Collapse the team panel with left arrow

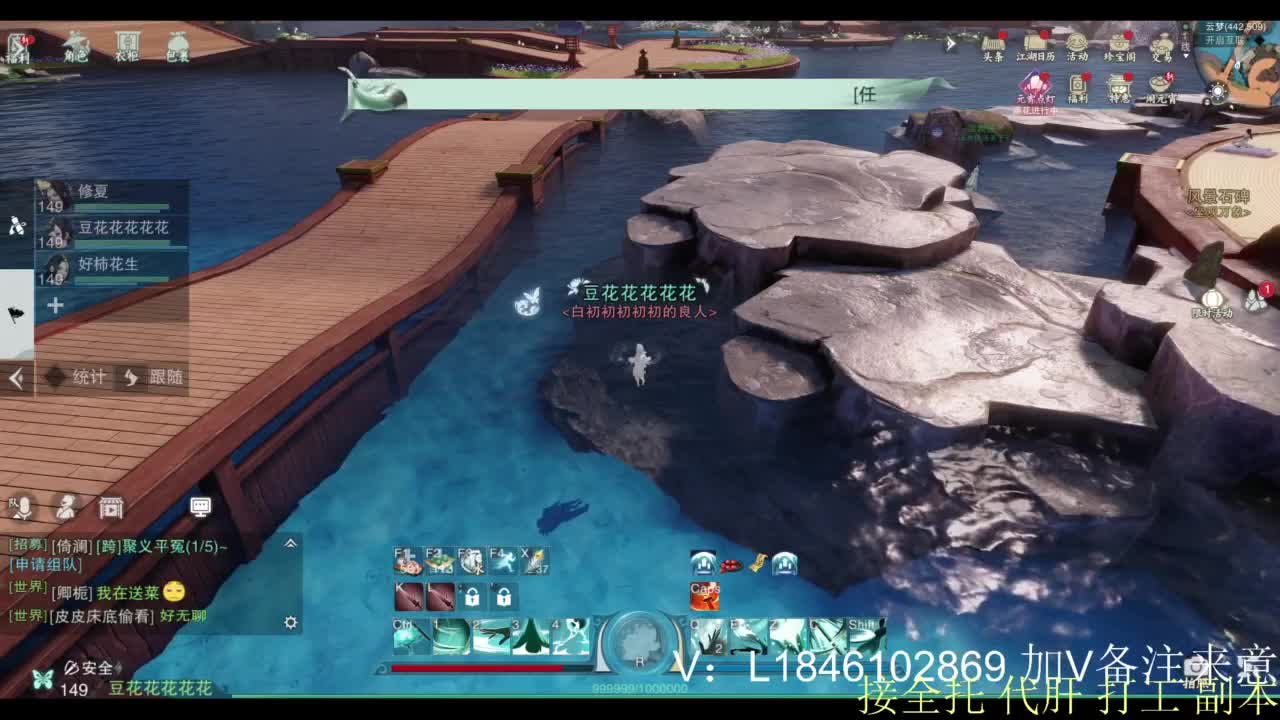[15, 377]
